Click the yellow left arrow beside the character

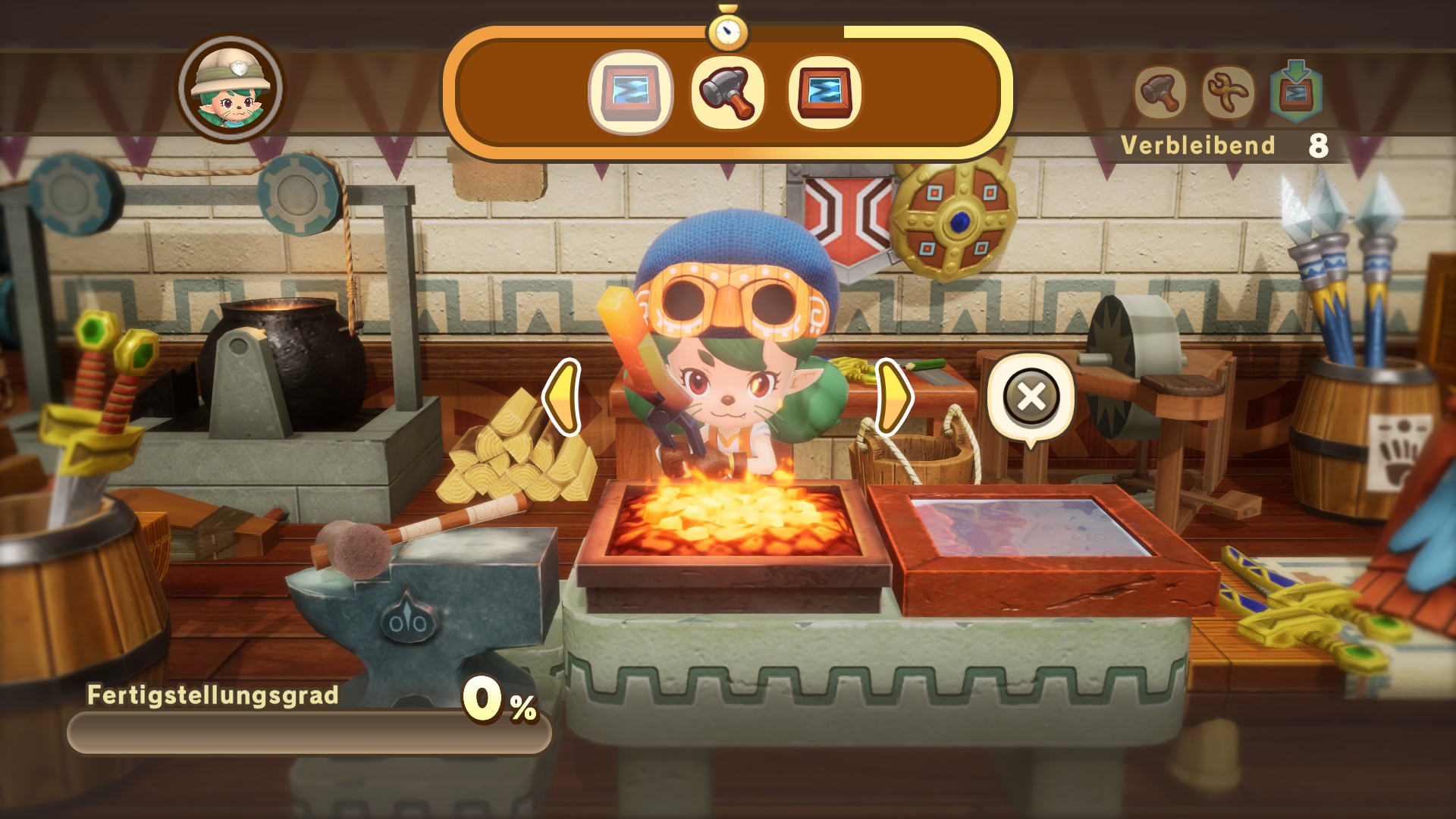563,397
